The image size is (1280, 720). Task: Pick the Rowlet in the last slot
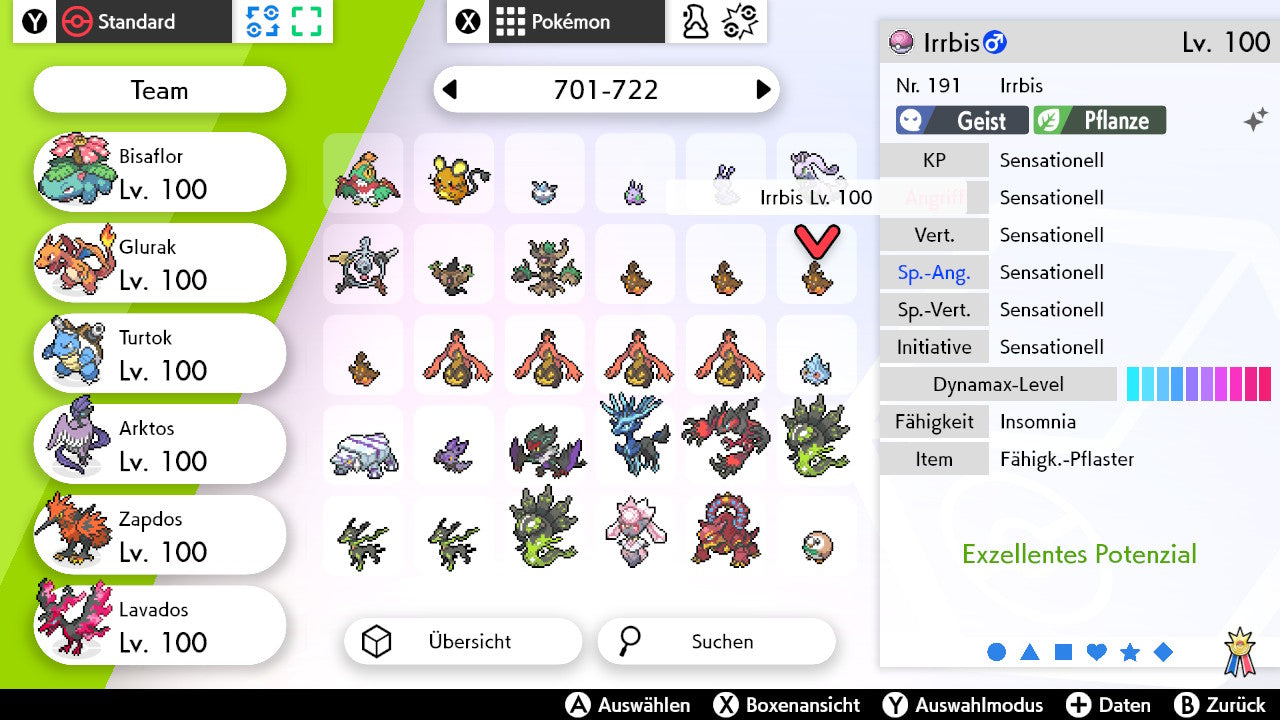[817, 545]
